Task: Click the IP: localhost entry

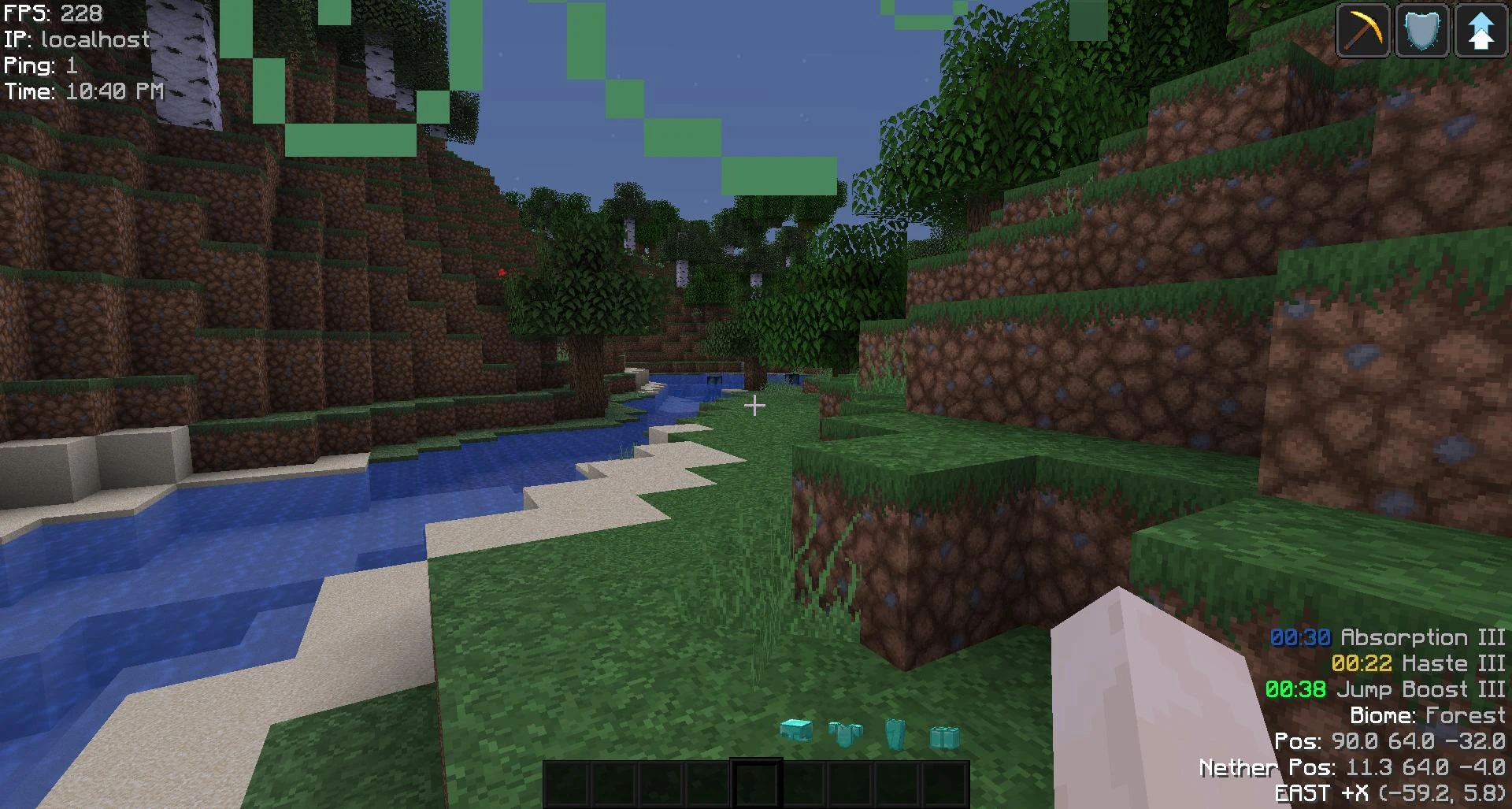Action: click(76, 39)
